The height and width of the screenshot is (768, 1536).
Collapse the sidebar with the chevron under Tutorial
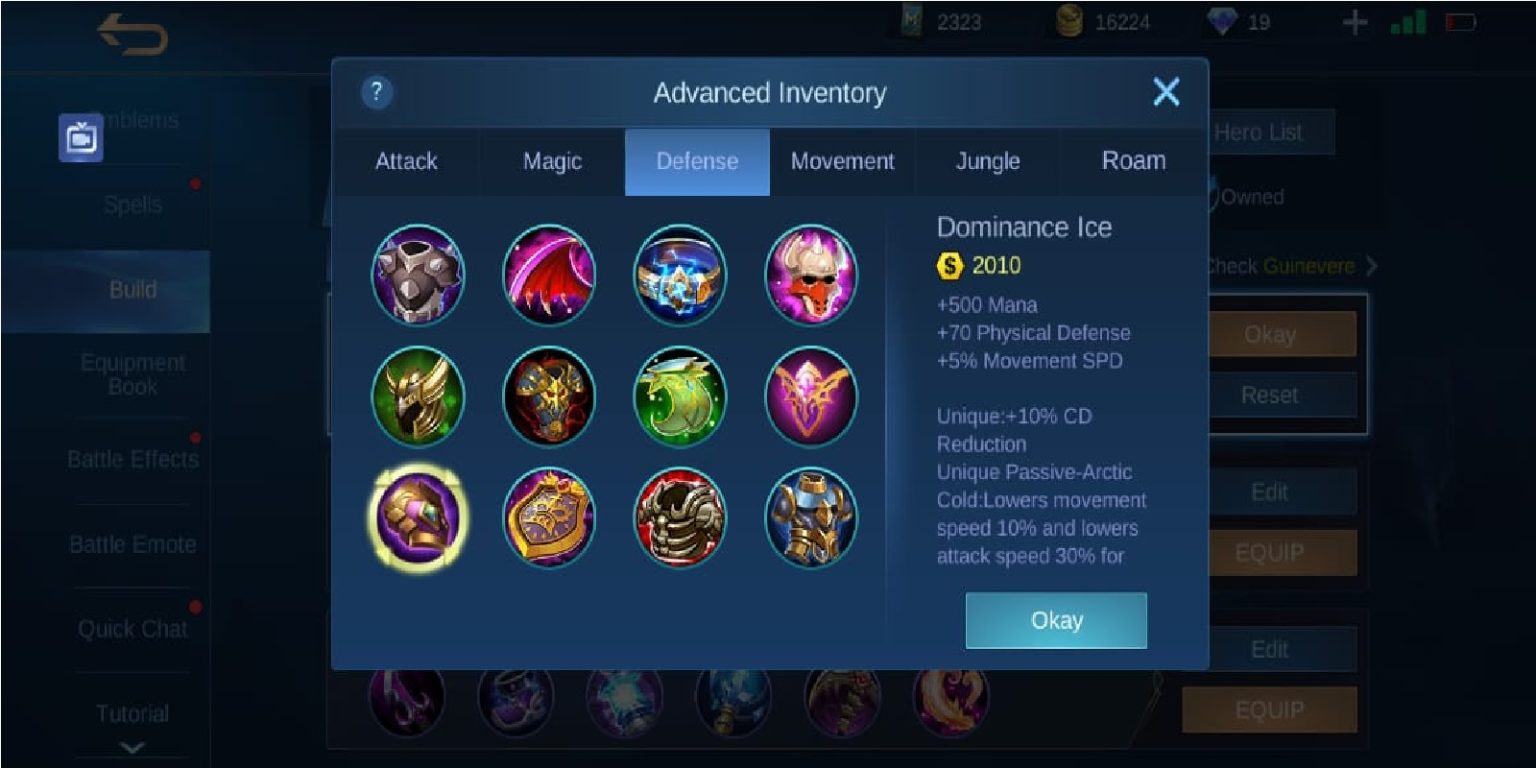tap(133, 744)
